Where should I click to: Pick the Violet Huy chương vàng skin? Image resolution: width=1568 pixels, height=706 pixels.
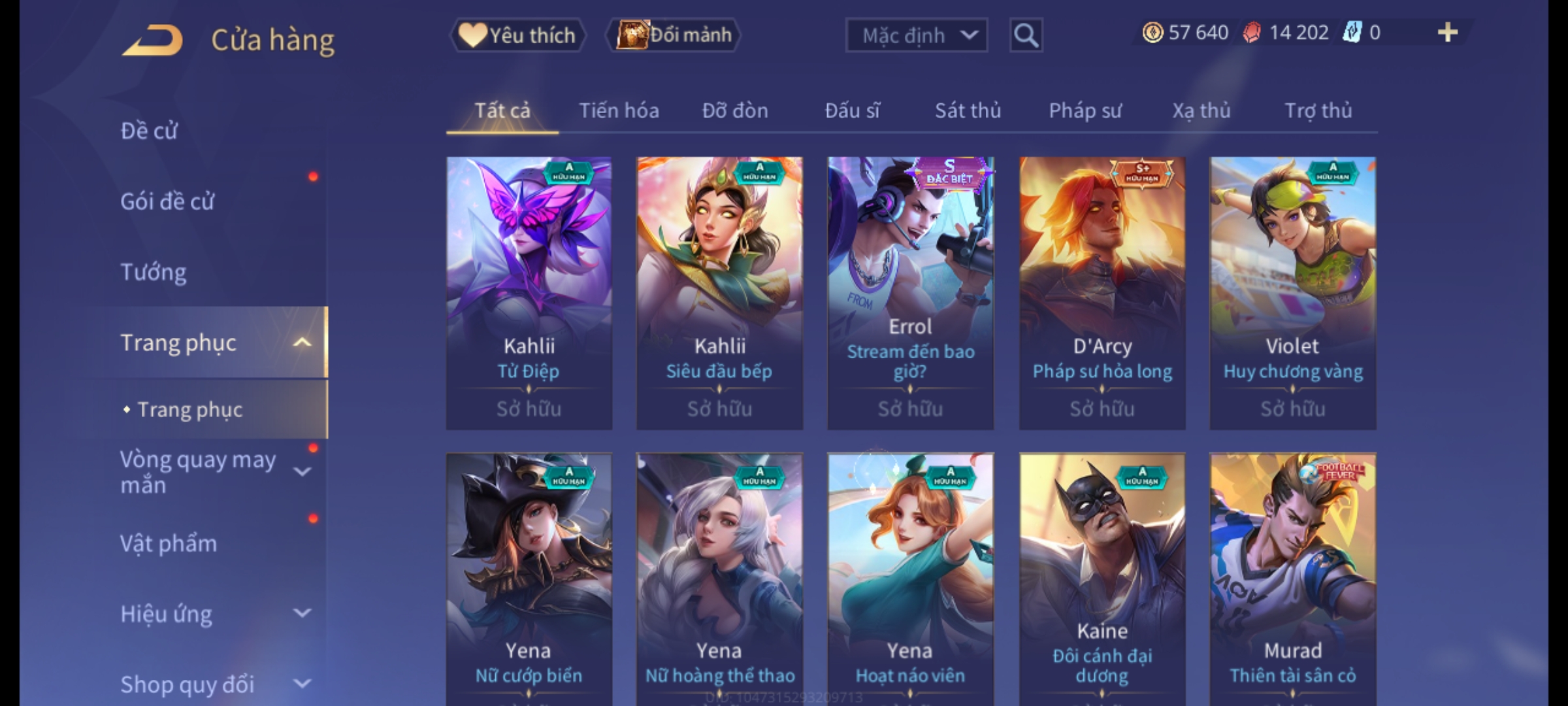tap(1292, 293)
